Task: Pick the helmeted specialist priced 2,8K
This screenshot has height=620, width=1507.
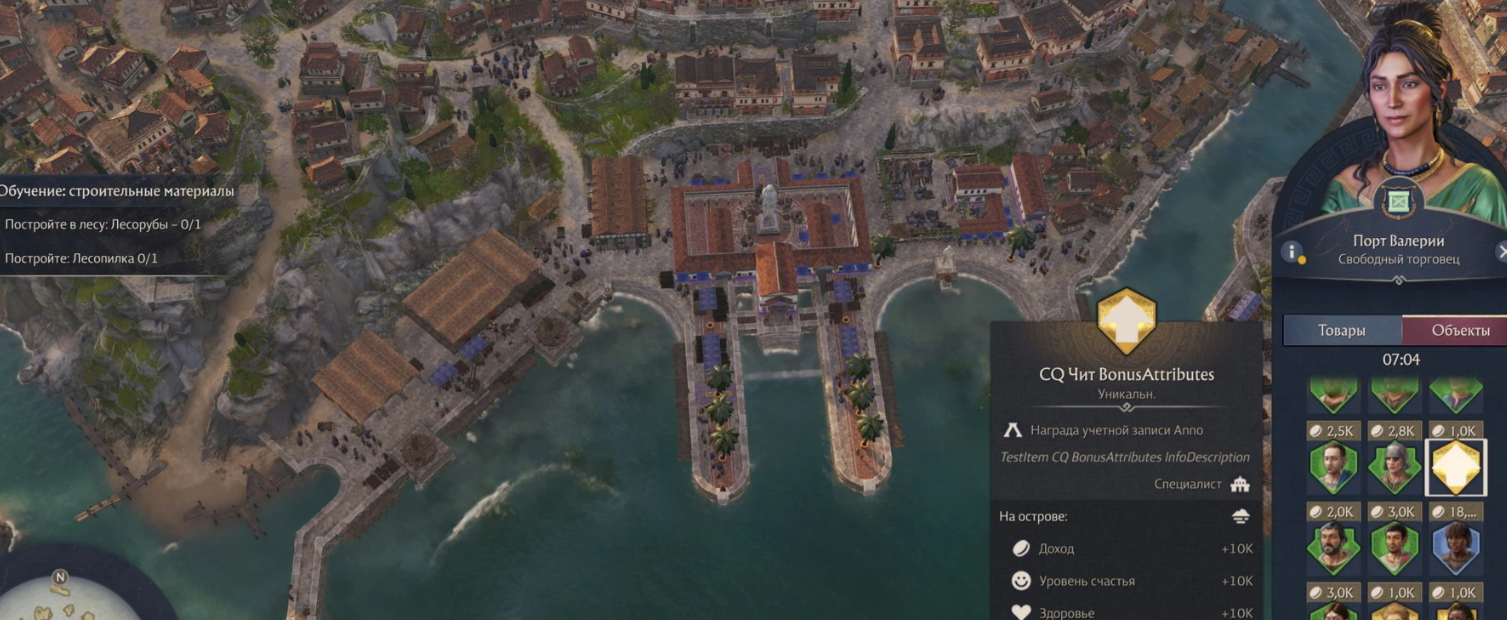Action: click(x=1394, y=467)
